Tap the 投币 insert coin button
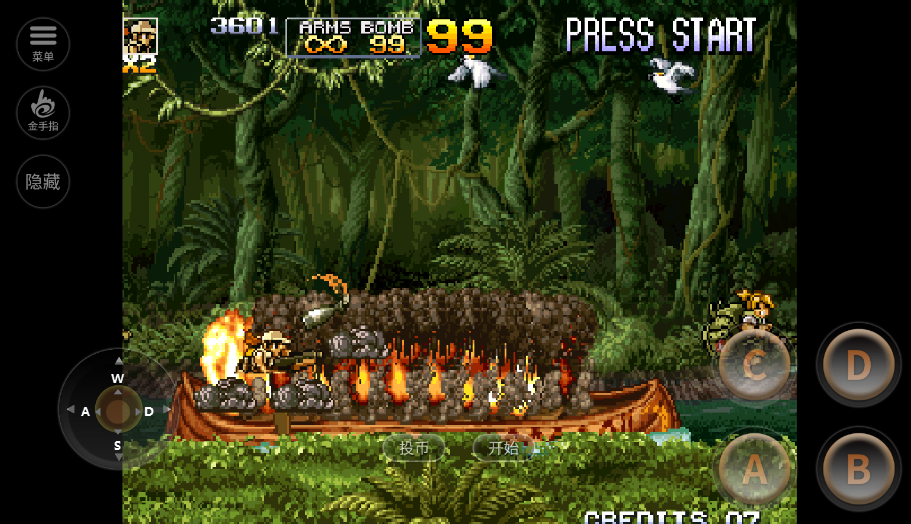911x524 pixels. (x=414, y=448)
